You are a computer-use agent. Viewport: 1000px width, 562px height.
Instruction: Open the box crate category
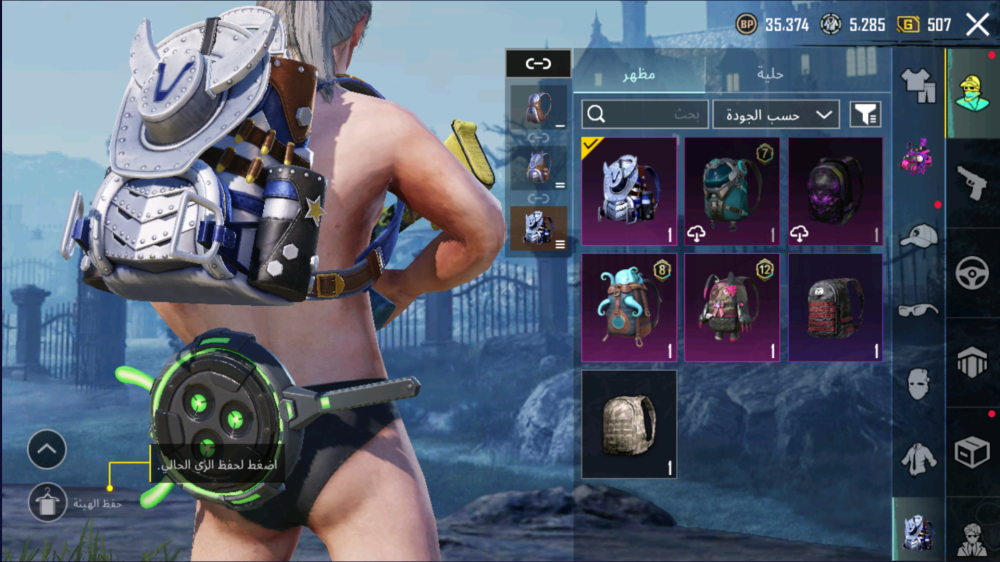(971, 452)
